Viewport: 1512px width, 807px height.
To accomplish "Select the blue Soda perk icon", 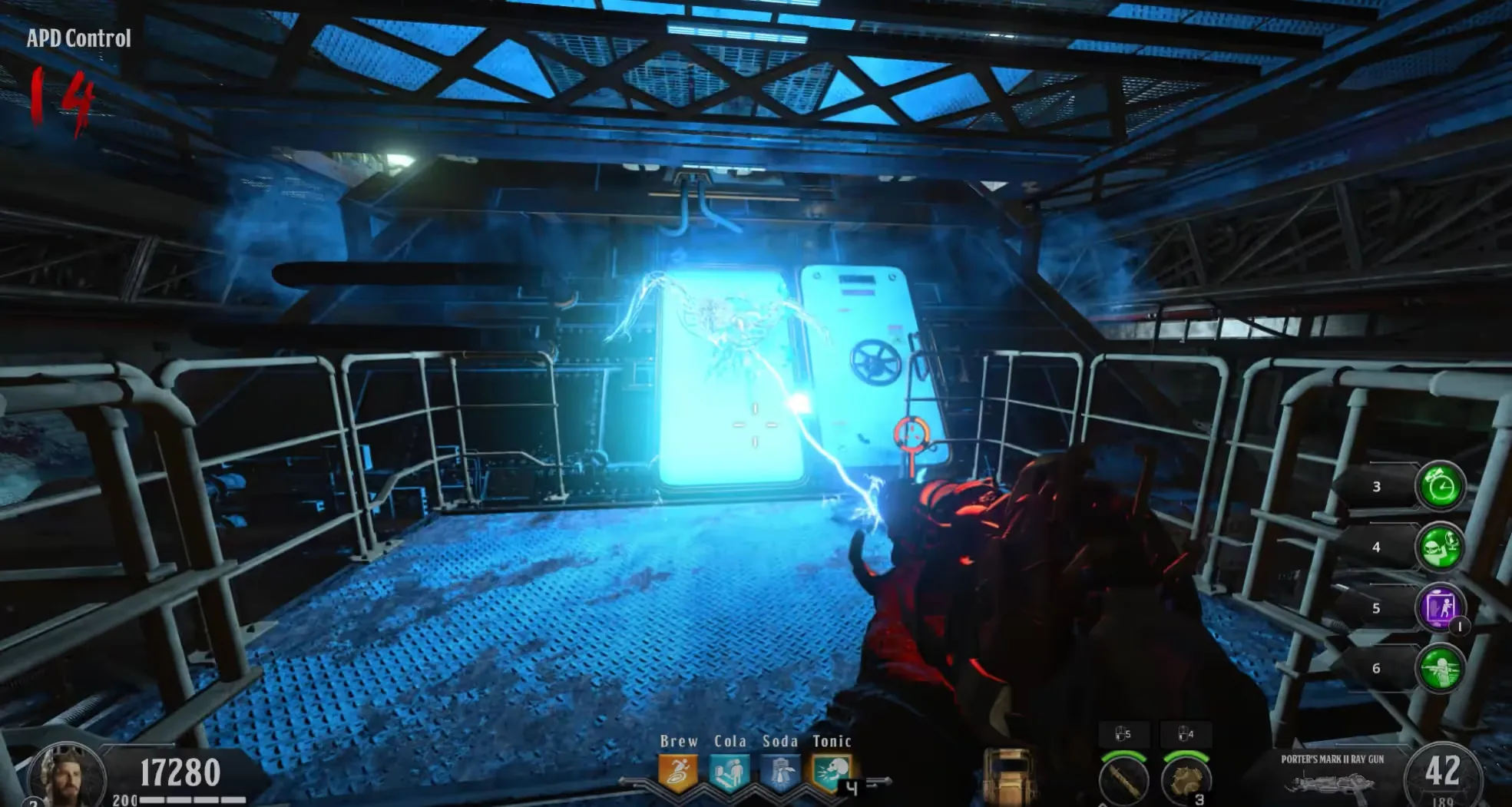I will (779, 774).
